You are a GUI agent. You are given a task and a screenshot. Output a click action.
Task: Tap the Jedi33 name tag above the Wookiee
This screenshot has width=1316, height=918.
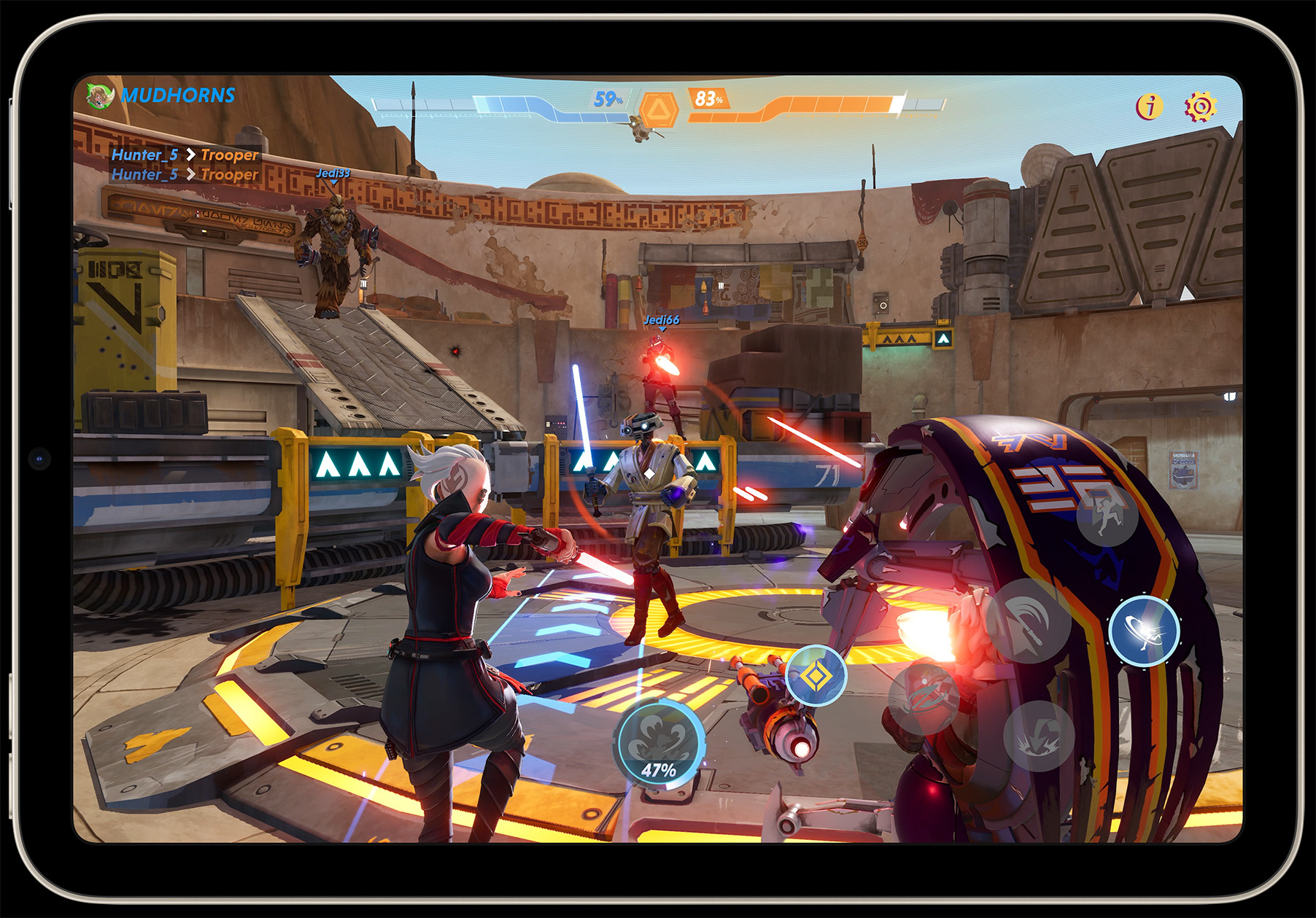(333, 175)
